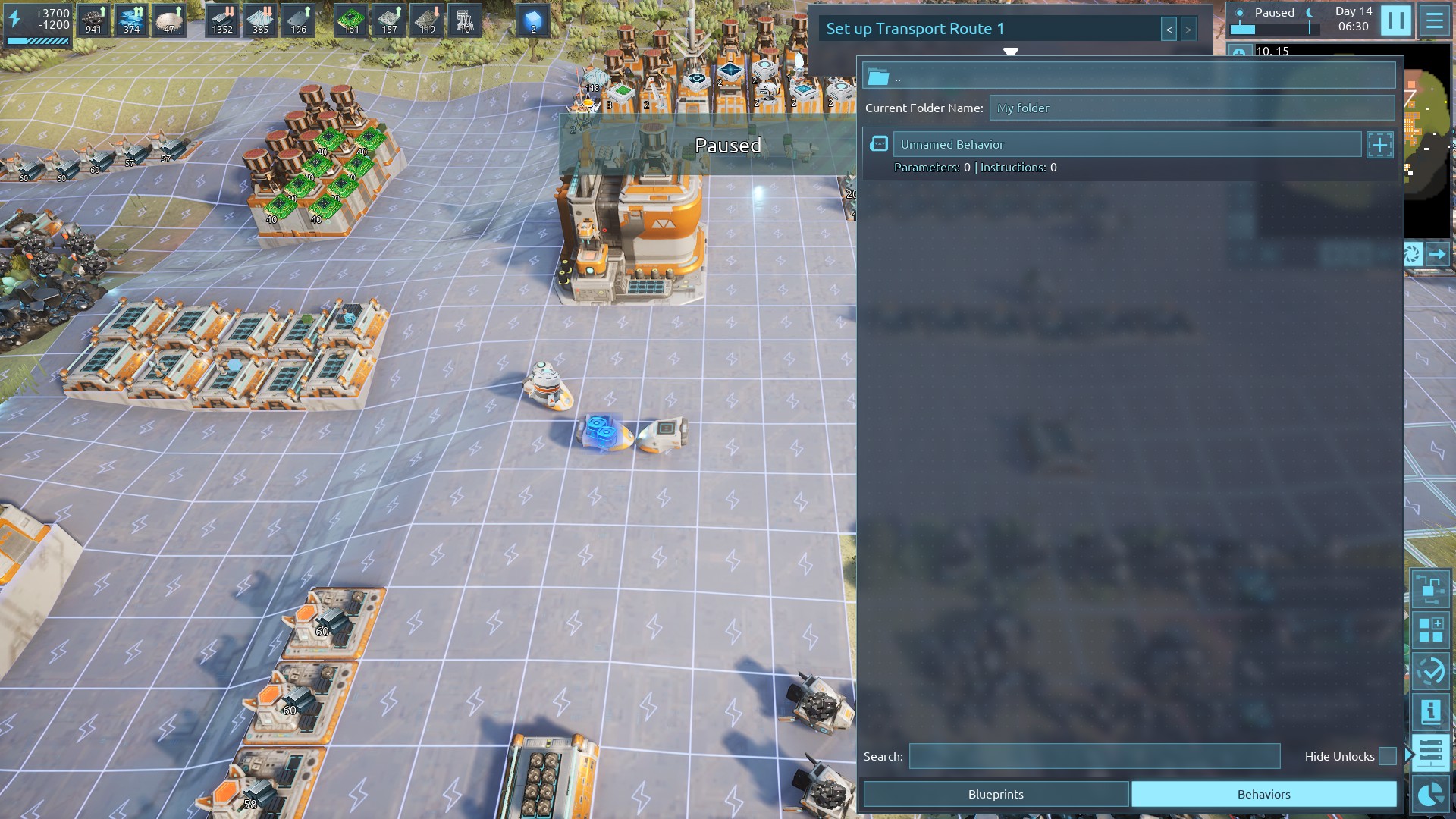This screenshot has height=819, width=1456.
Task: Open the pie chart statistics panel
Action: [x=1430, y=794]
